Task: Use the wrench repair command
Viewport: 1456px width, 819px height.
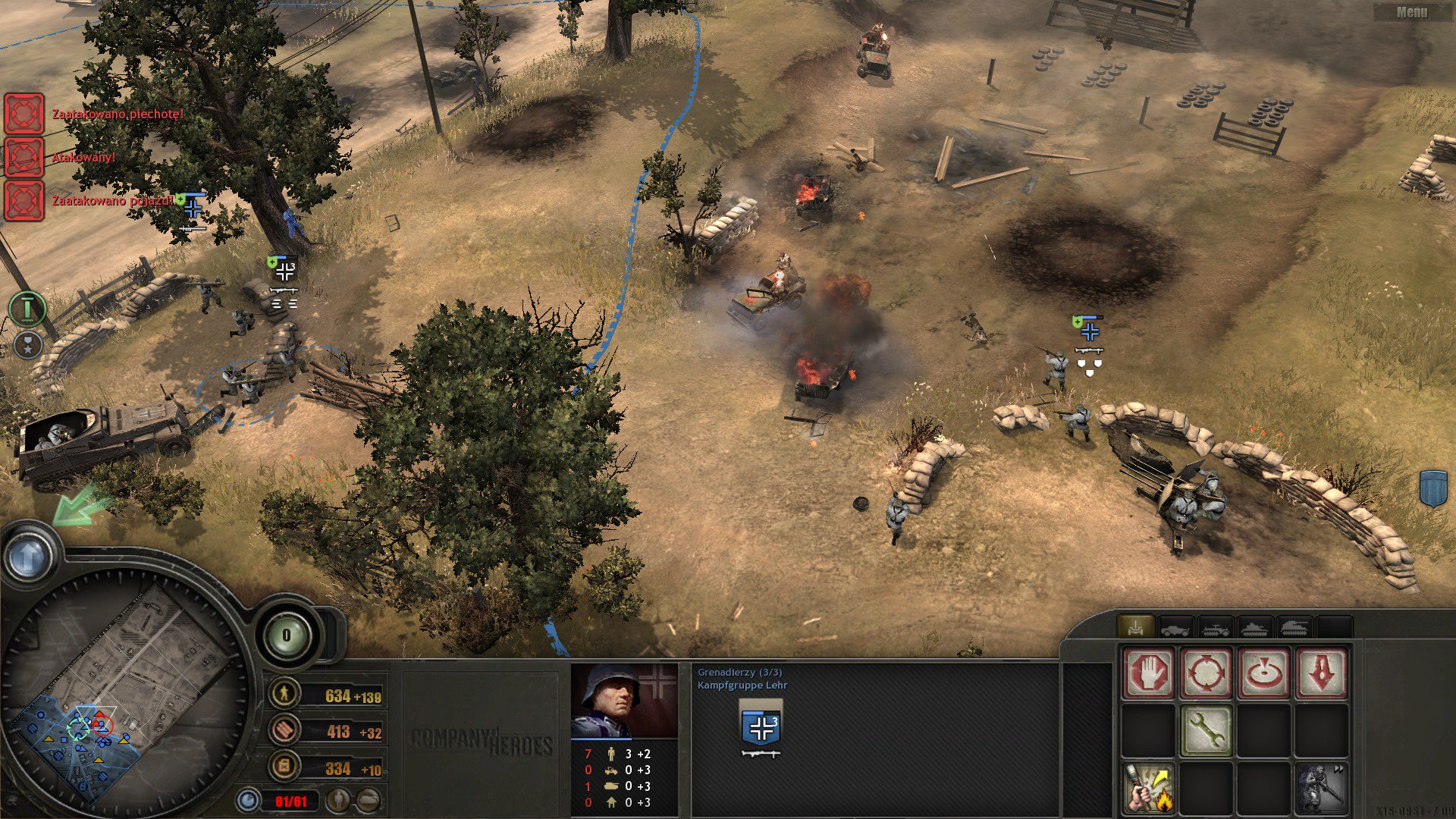Action: pyautogui.click(x=1205, y=730)
